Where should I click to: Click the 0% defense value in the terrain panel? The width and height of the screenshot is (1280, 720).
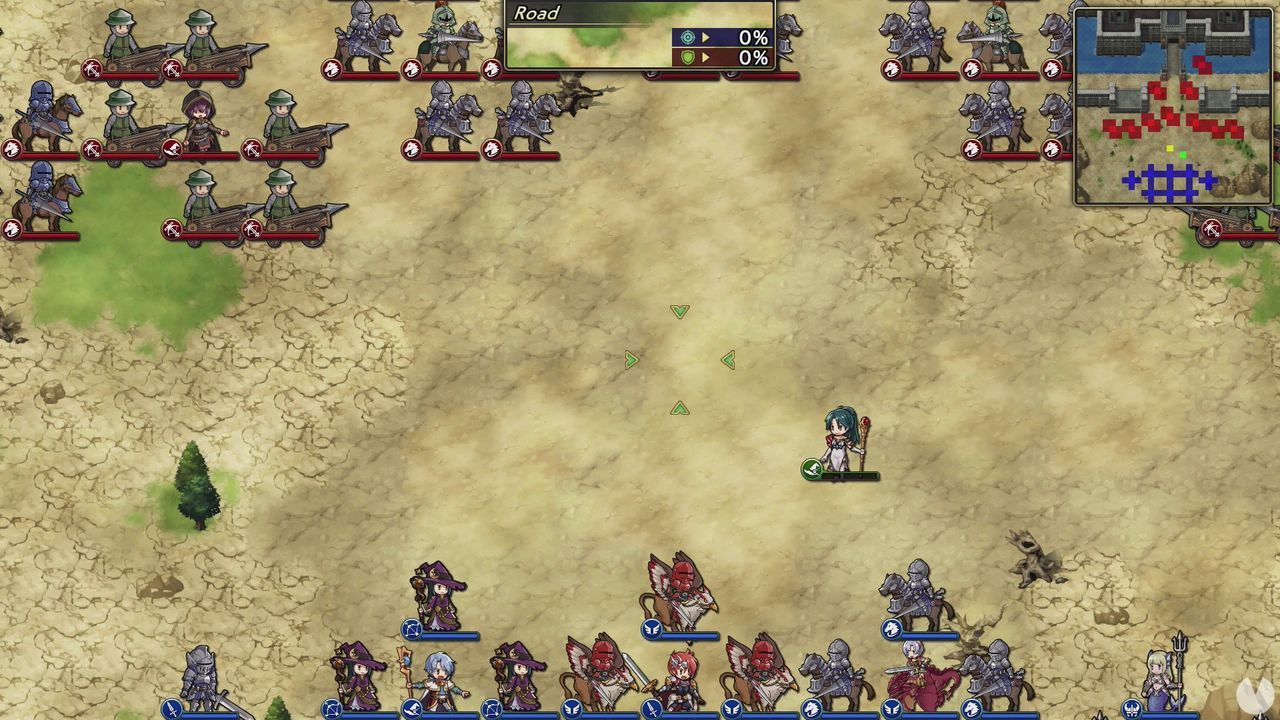[752, 55]
